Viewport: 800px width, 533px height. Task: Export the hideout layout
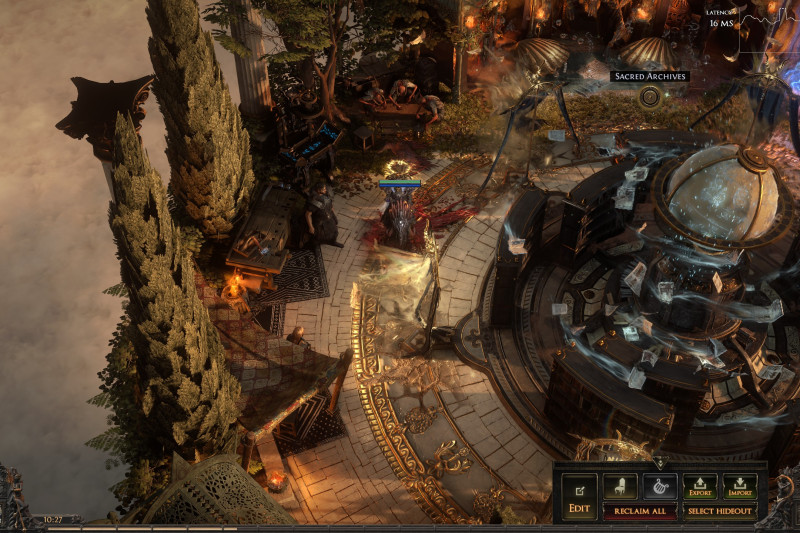(x=700, y=486)
